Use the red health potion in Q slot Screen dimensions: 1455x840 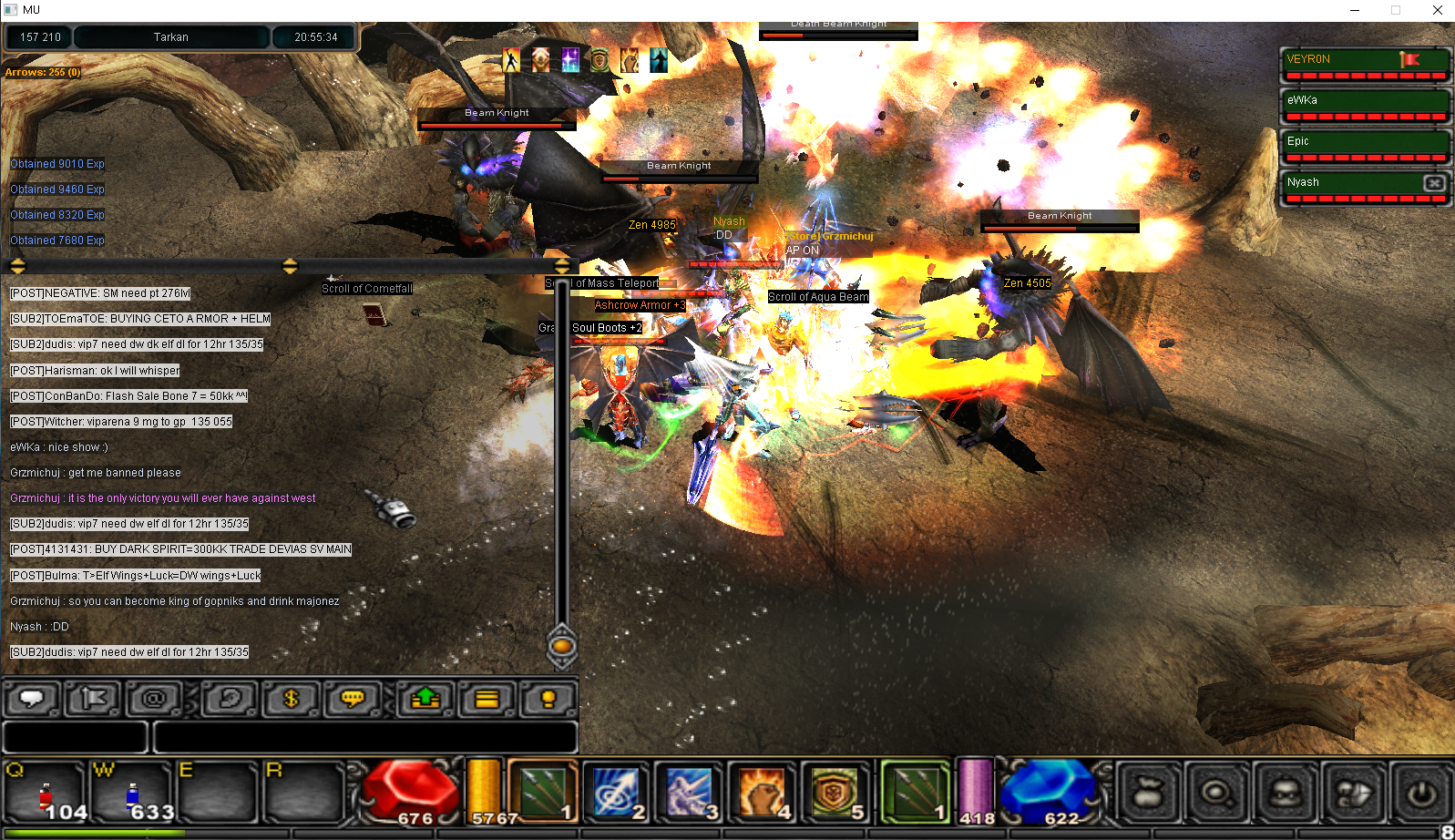coord(46,794)
